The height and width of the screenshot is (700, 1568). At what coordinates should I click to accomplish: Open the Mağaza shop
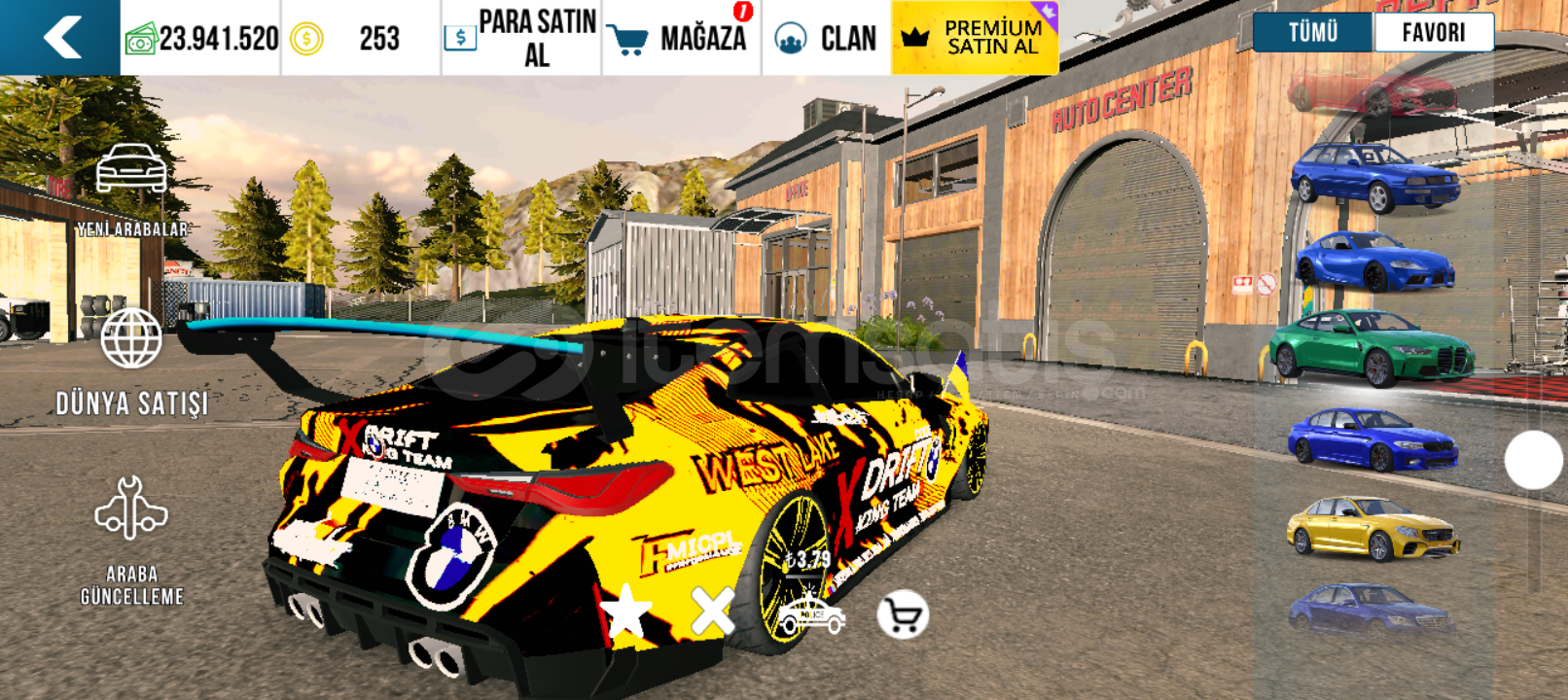click(681, 38)
